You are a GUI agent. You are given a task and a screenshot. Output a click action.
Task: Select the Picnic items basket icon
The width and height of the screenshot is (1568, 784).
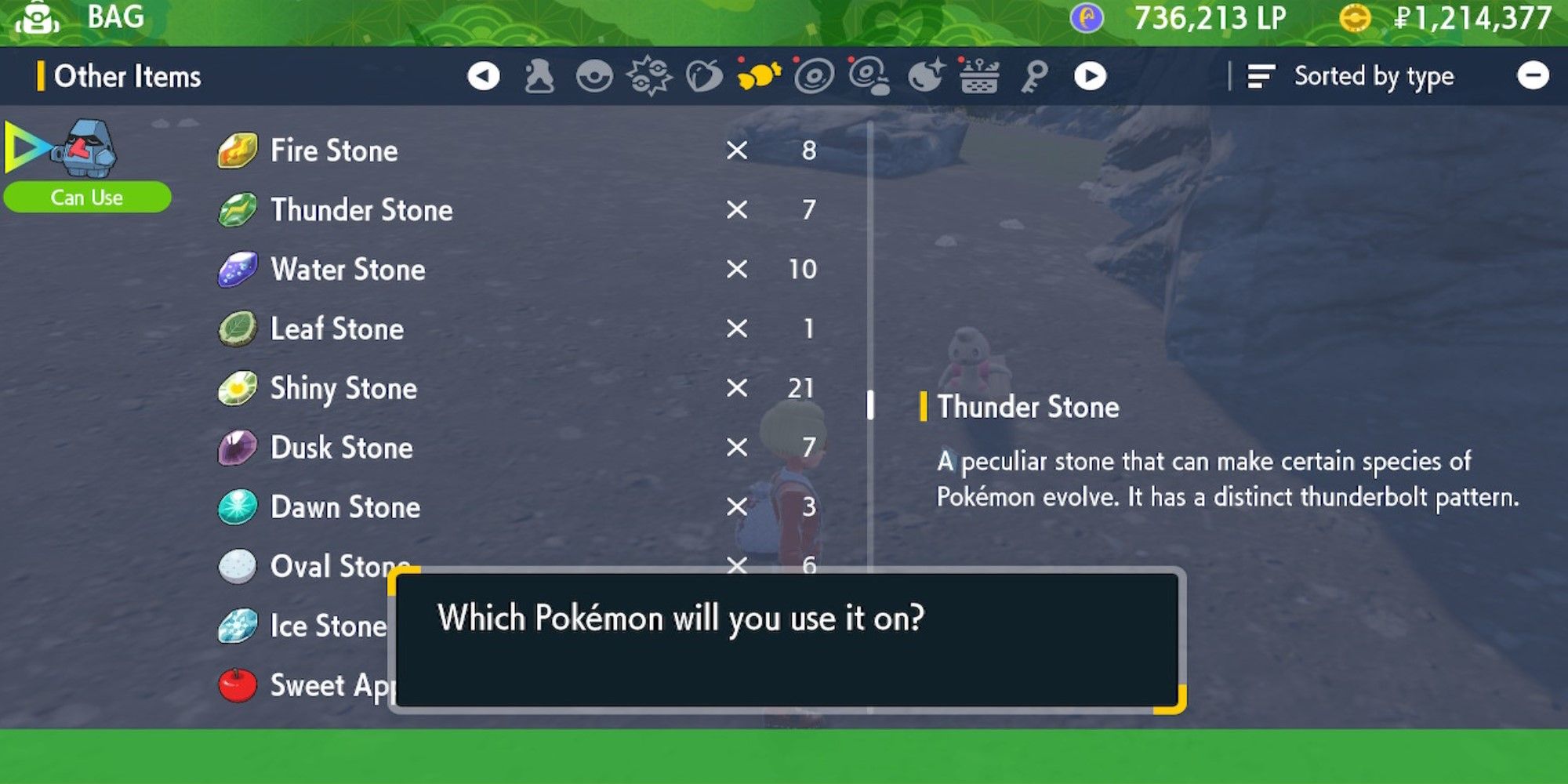[x=978, y=75]
